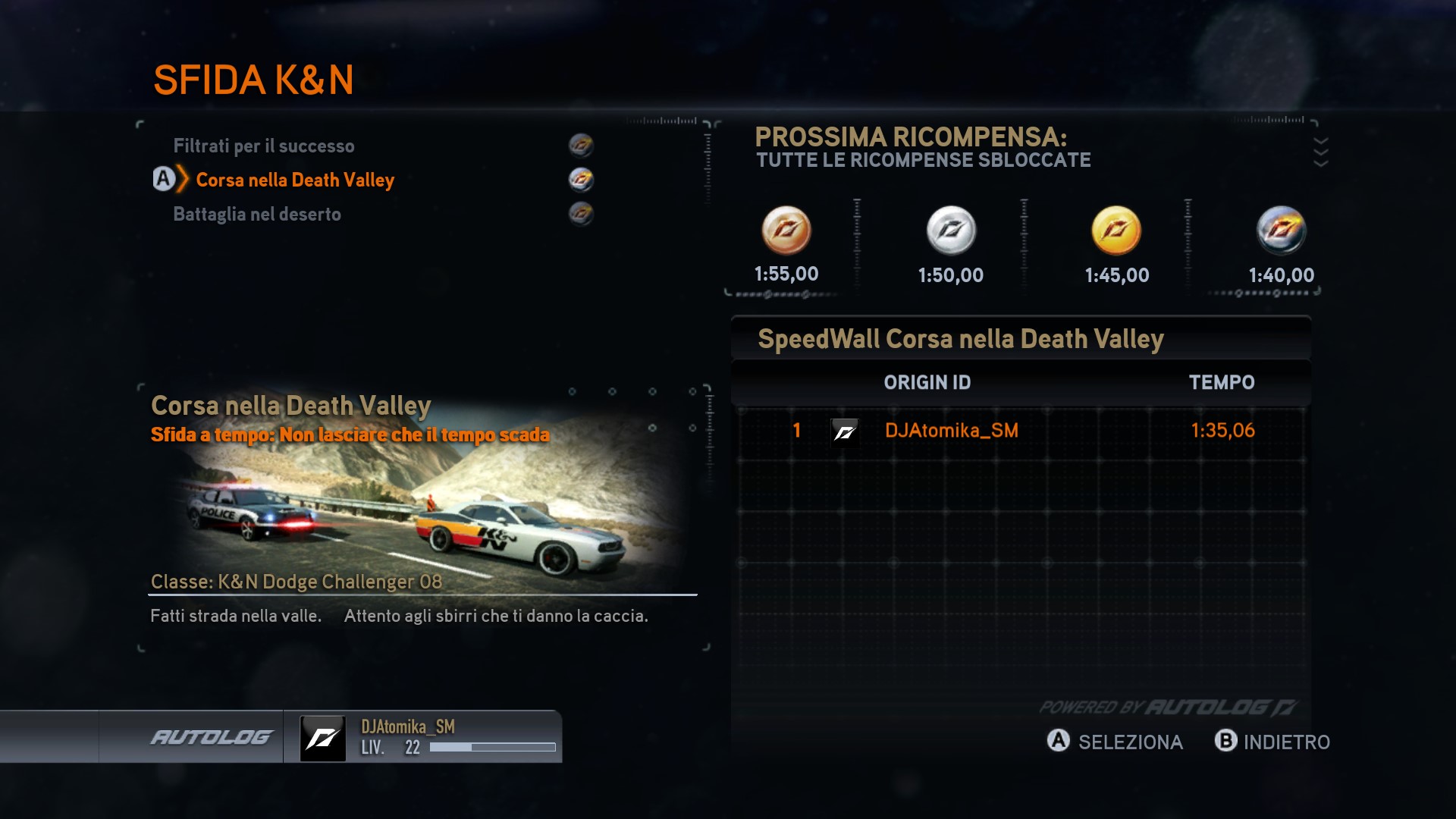Click the silver 1:50,00 reward medal
The width and height of the screenshot is (1456, 819).
coord(951,231)
